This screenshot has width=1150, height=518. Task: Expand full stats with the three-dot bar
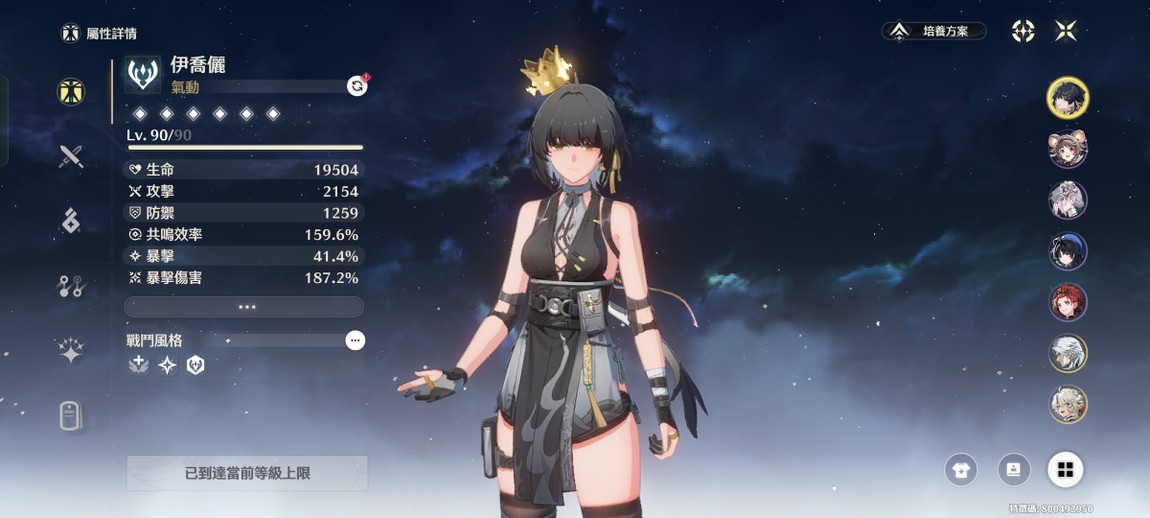click(x=245, y=307)
